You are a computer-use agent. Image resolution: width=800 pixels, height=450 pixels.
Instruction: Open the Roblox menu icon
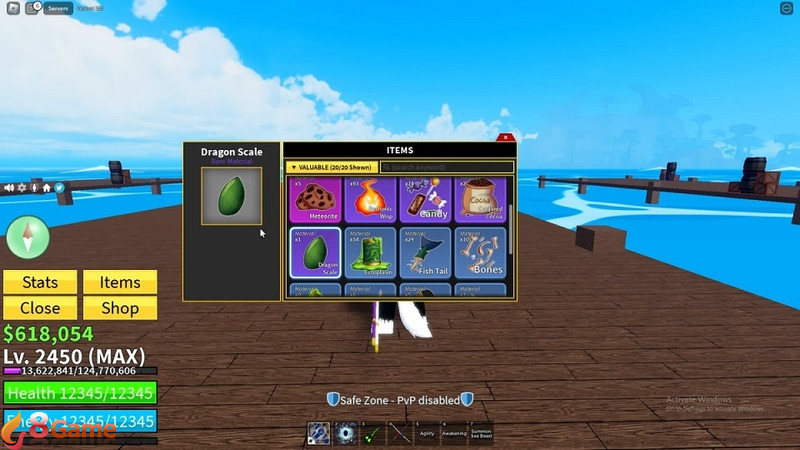tap(10, 8)
